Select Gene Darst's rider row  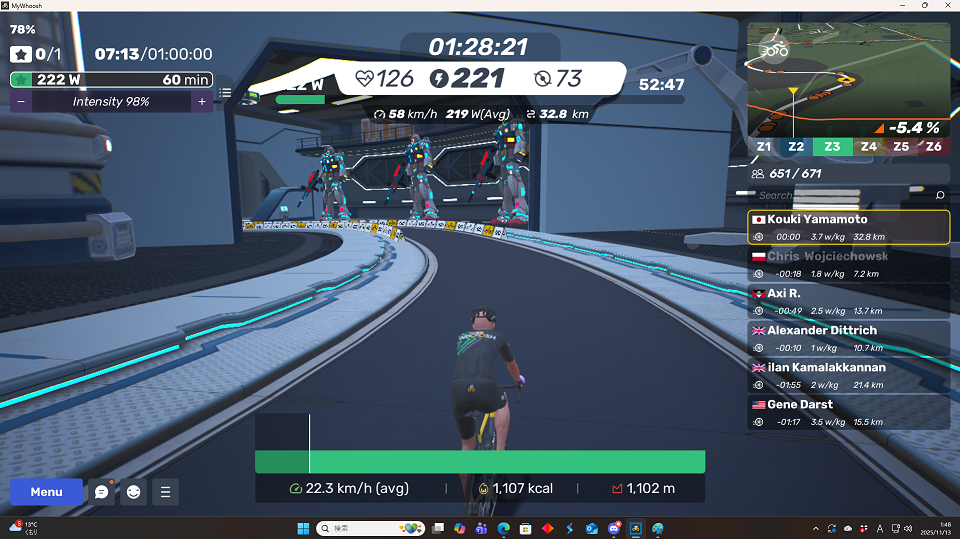(x=848, y=412)
